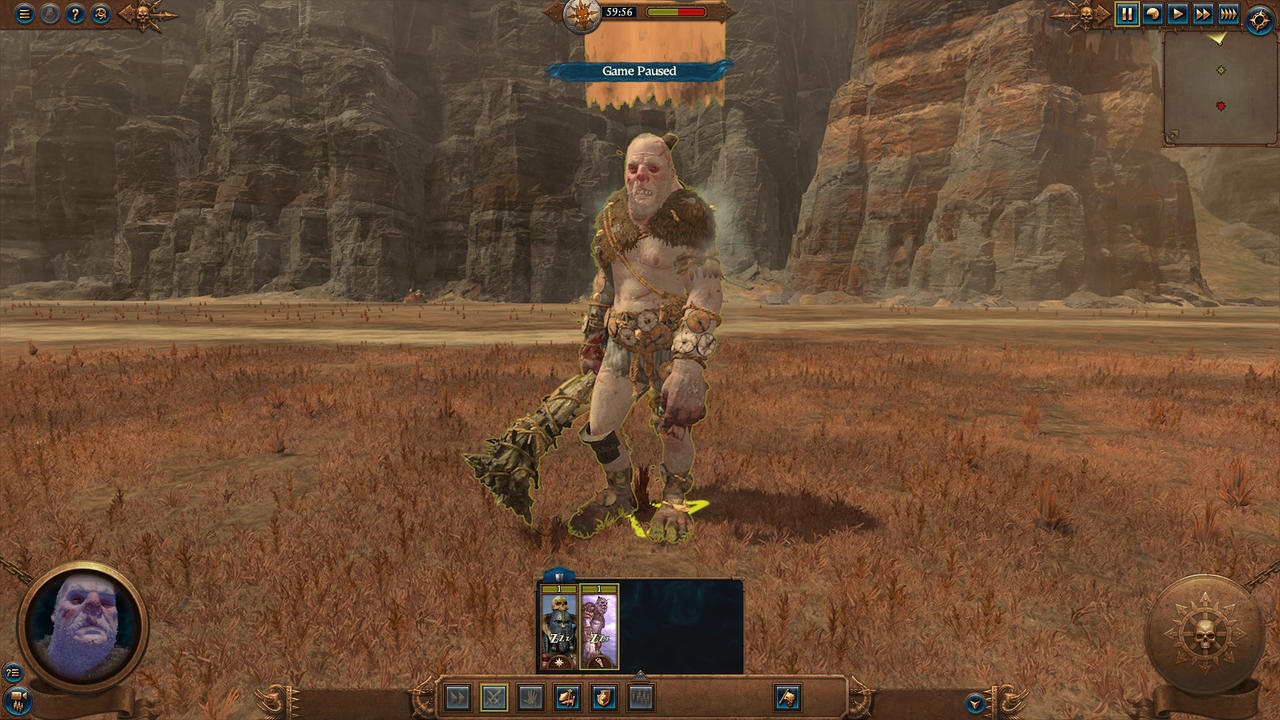Viewport: 1280px width, 720px height.
Task: Click the battlefield minimap
Action: (1220, 88)
